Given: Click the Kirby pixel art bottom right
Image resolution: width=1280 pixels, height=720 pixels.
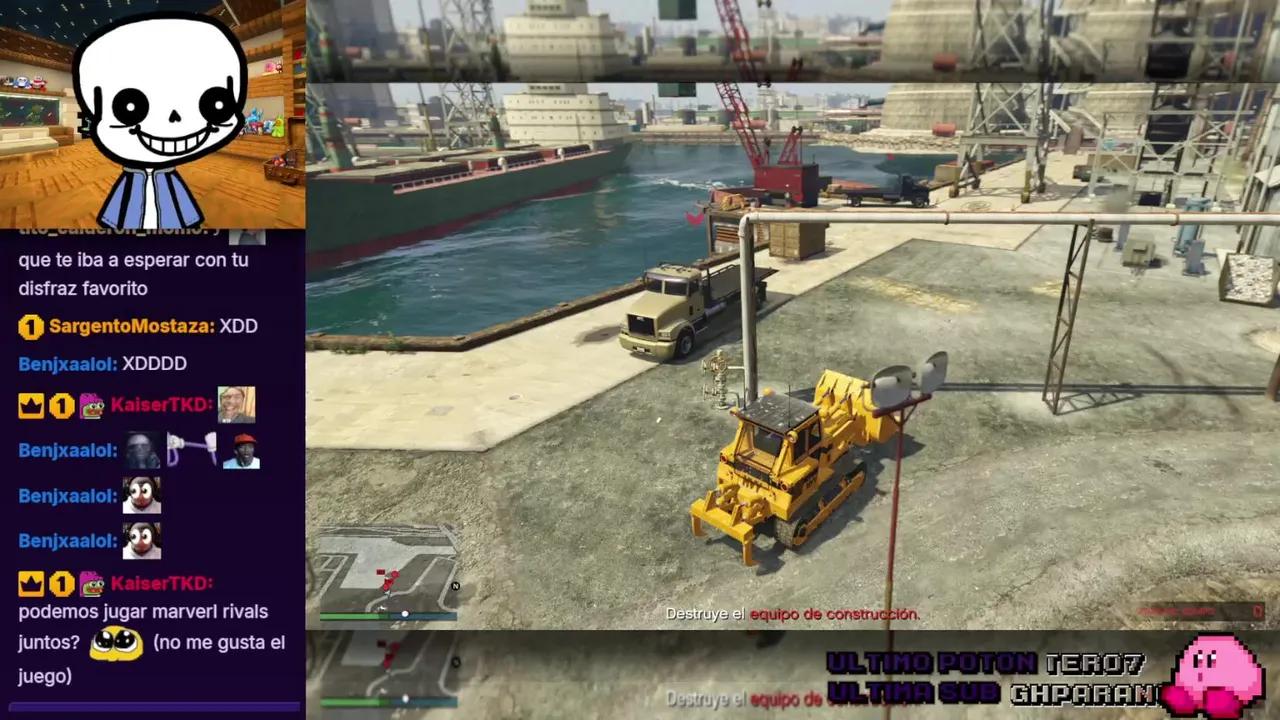Looking at the screenshot, I should tap(1215, 670).
